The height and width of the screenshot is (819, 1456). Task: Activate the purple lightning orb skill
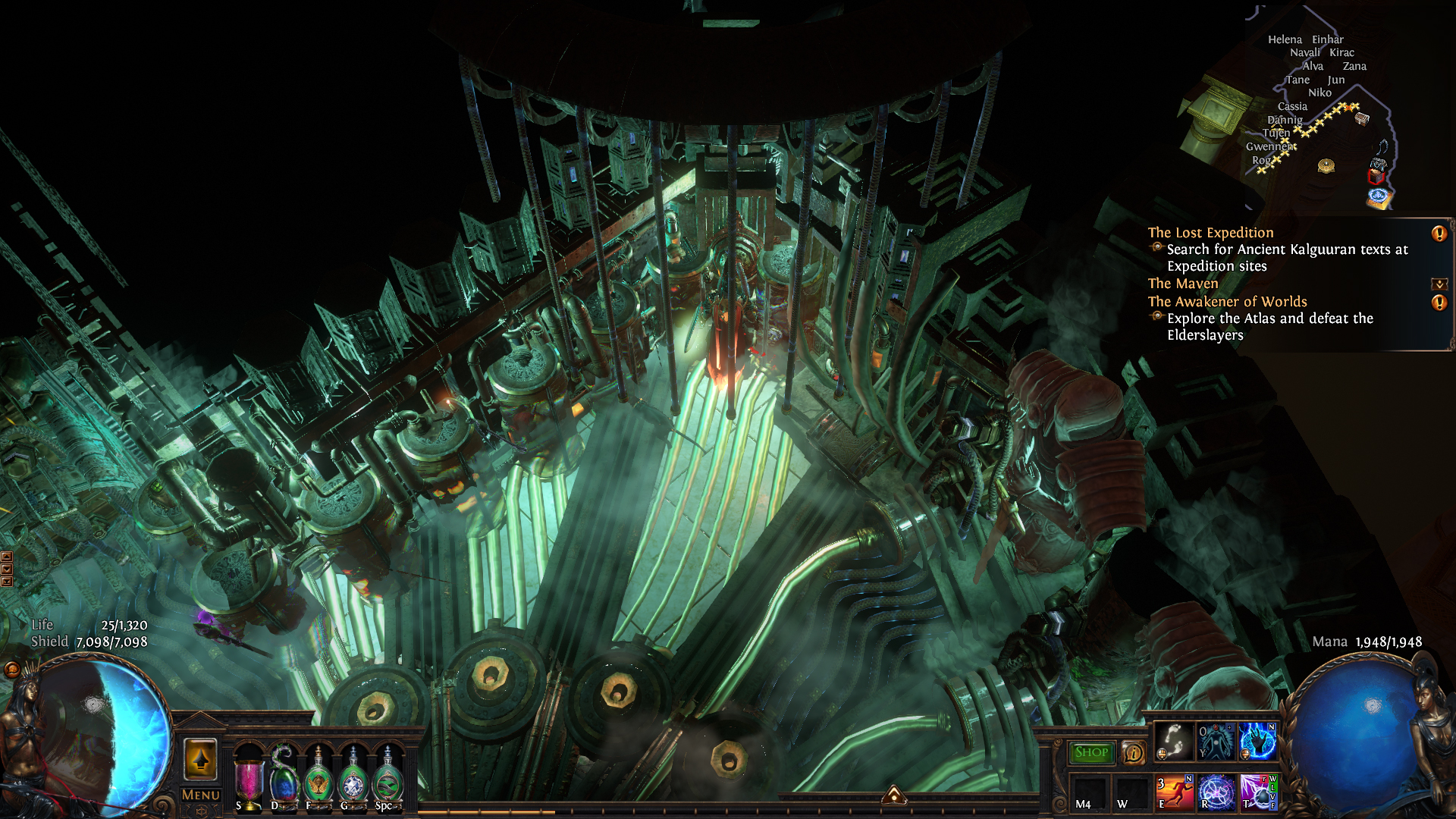click(1257, 792)
